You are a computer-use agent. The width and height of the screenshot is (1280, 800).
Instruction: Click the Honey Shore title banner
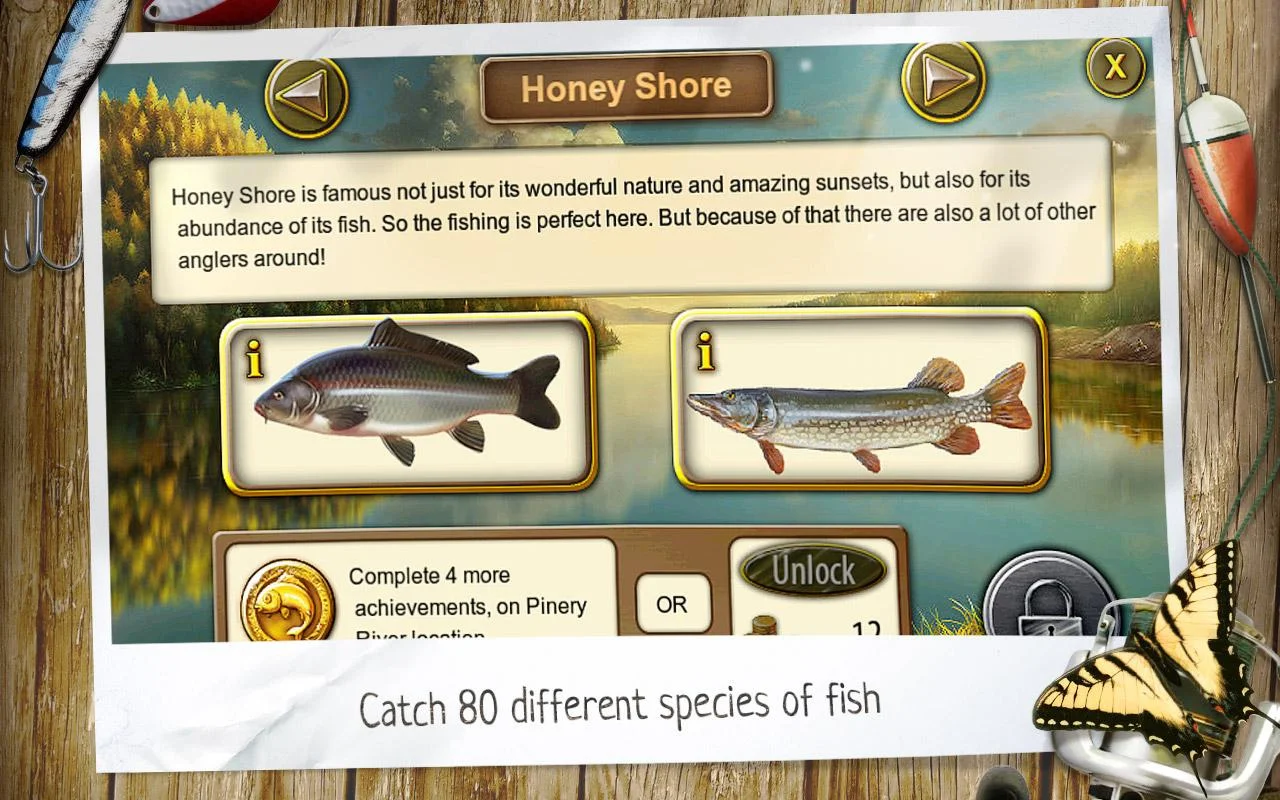627,88
